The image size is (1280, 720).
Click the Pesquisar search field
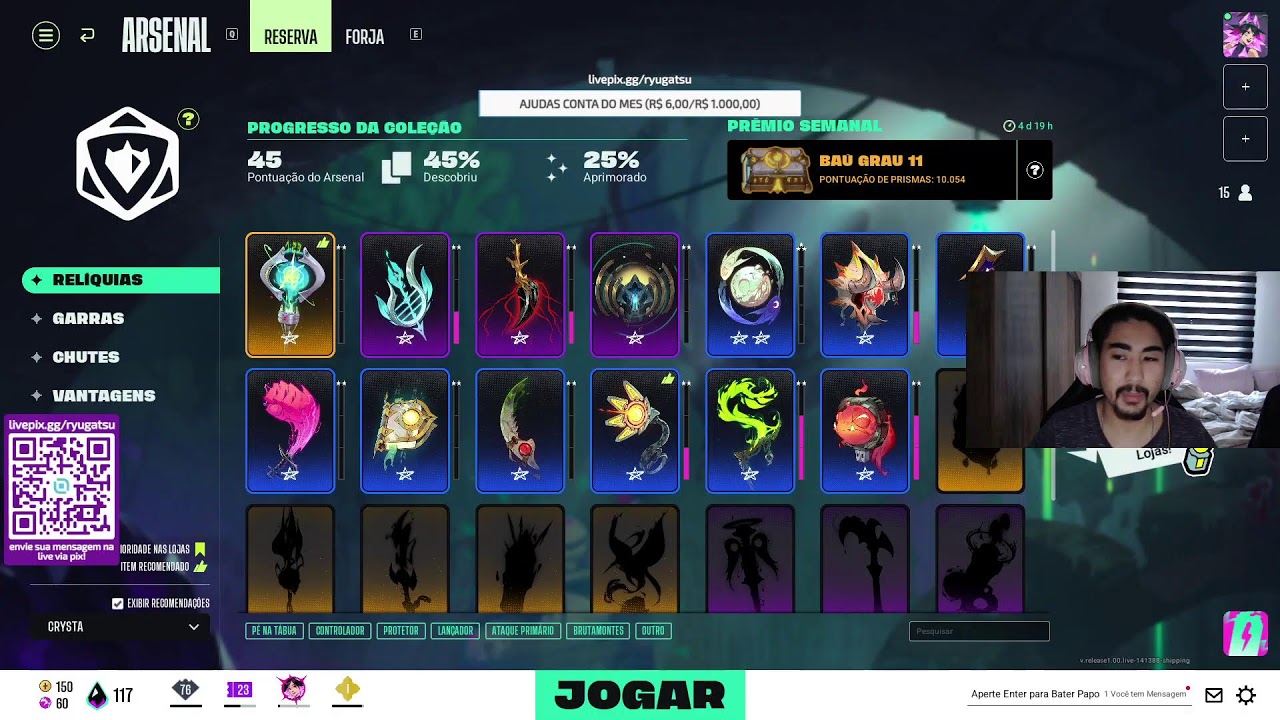[x=979, y=631]
